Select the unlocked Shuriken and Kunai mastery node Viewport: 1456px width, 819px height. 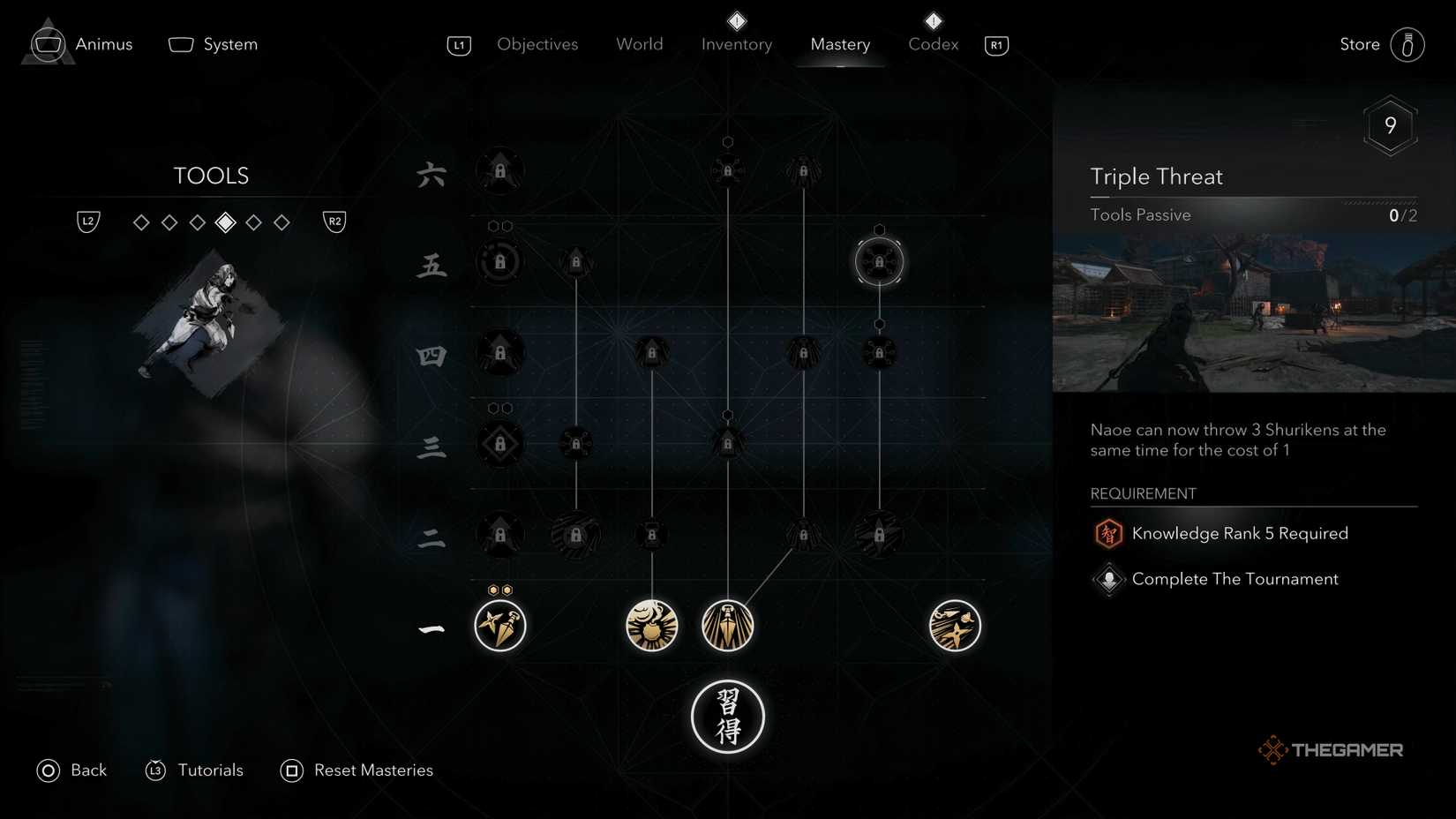(x=500, y=627)
